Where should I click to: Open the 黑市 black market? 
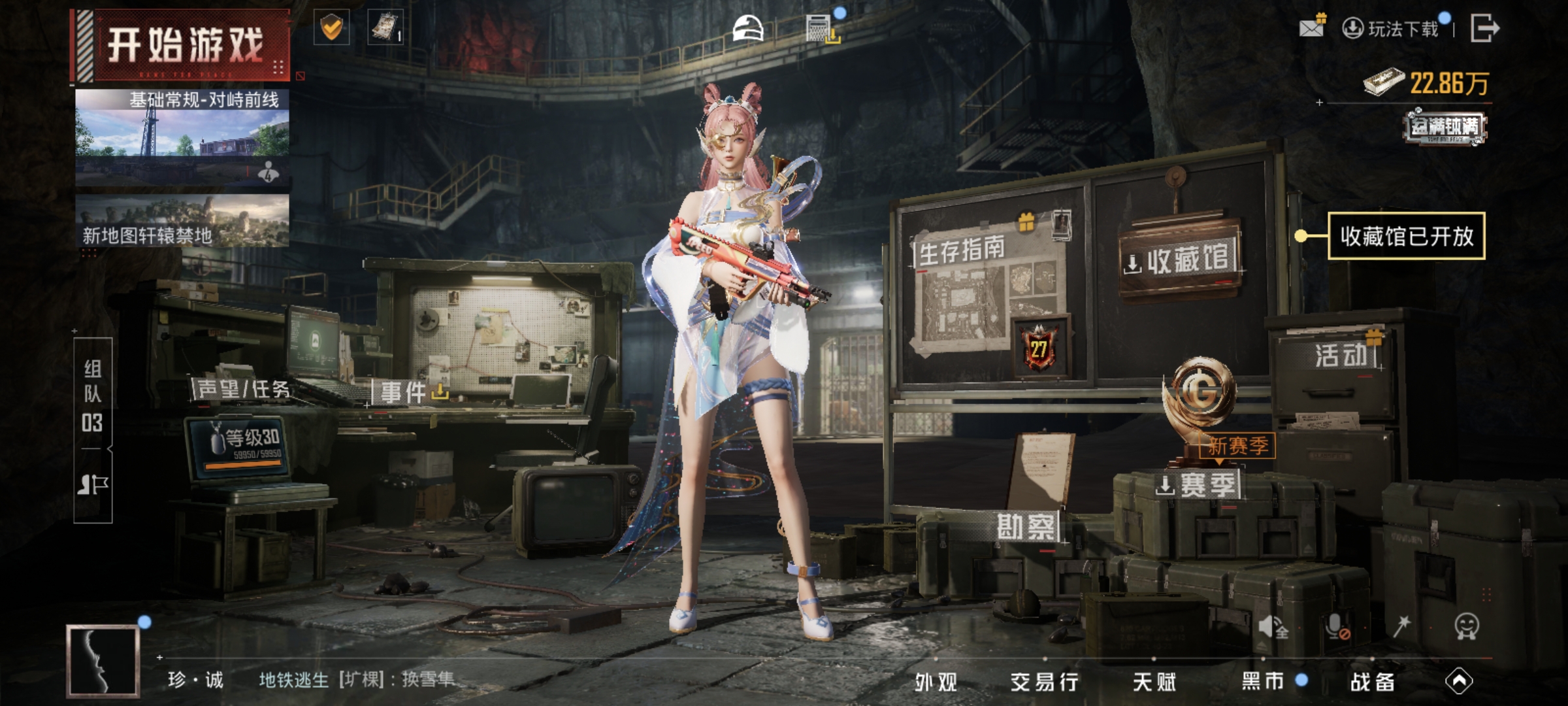(1263, 682)
